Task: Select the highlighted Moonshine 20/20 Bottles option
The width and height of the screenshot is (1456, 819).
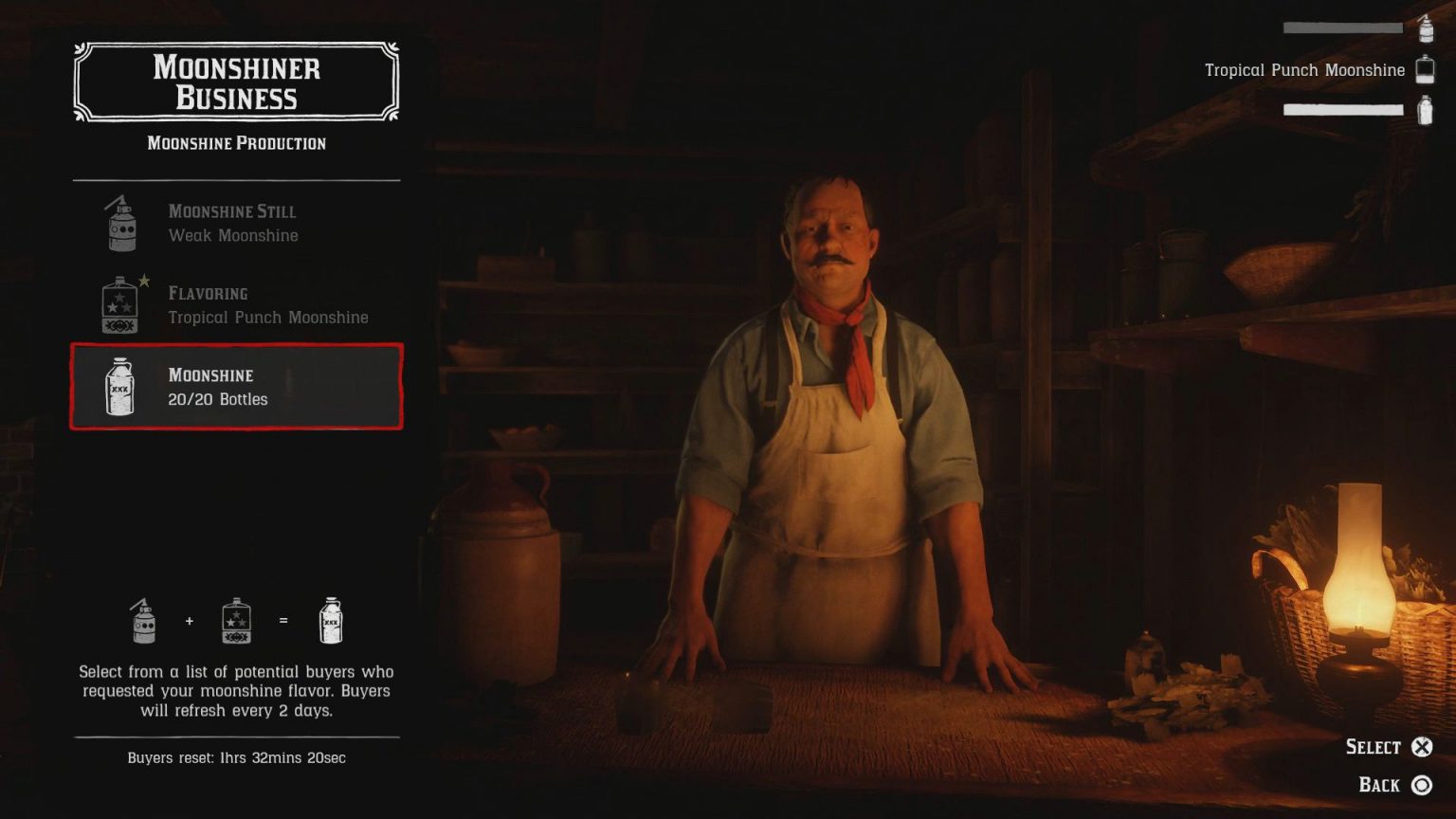Action: [x=235, y=387]
